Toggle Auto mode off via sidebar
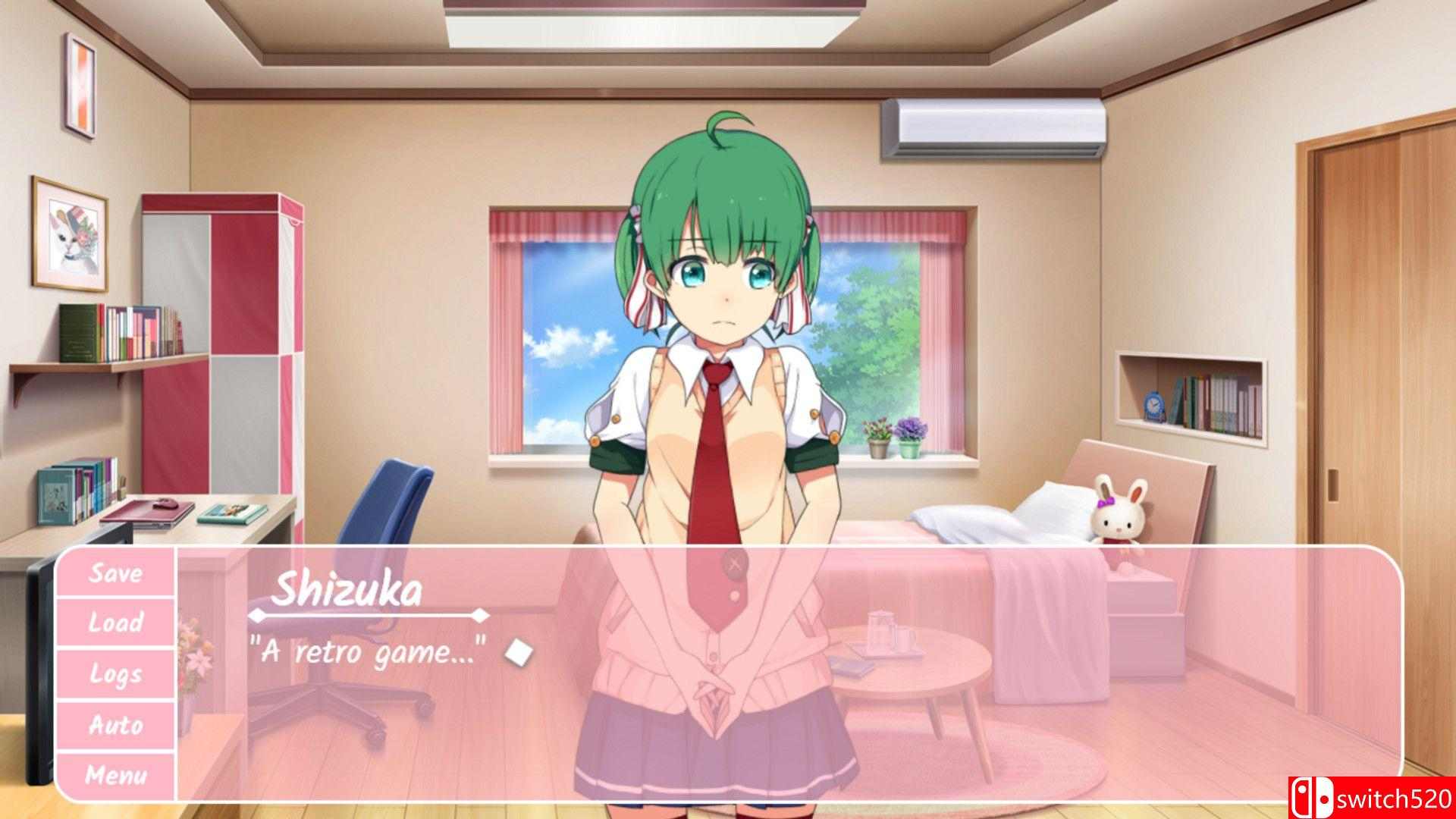The height and width of the screenshot is (819, 1456). click(x=118, y=726)
